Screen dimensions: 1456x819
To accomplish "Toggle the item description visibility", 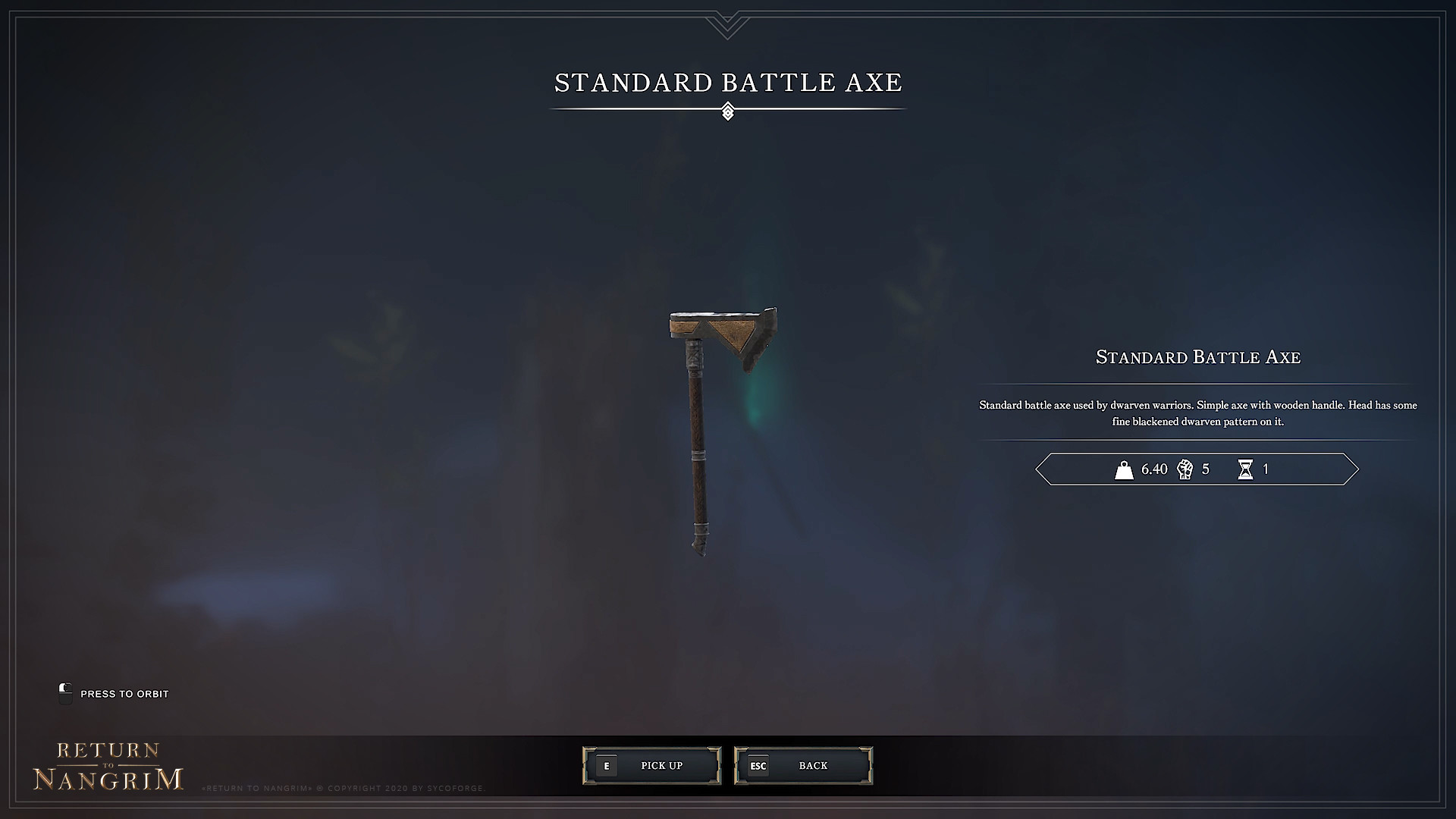I will tap(1197, 412).
